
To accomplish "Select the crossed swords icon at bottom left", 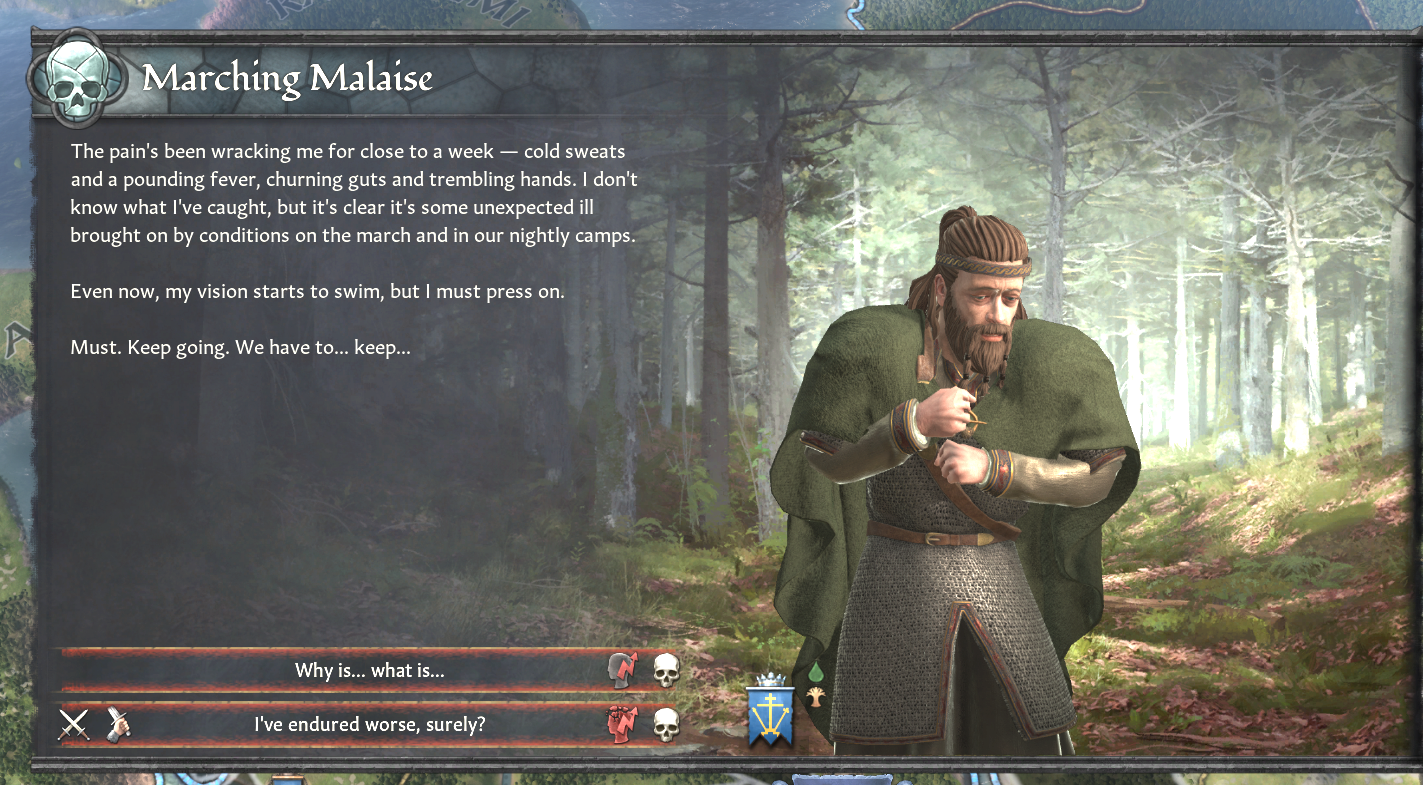I will [x=72, y=723].
